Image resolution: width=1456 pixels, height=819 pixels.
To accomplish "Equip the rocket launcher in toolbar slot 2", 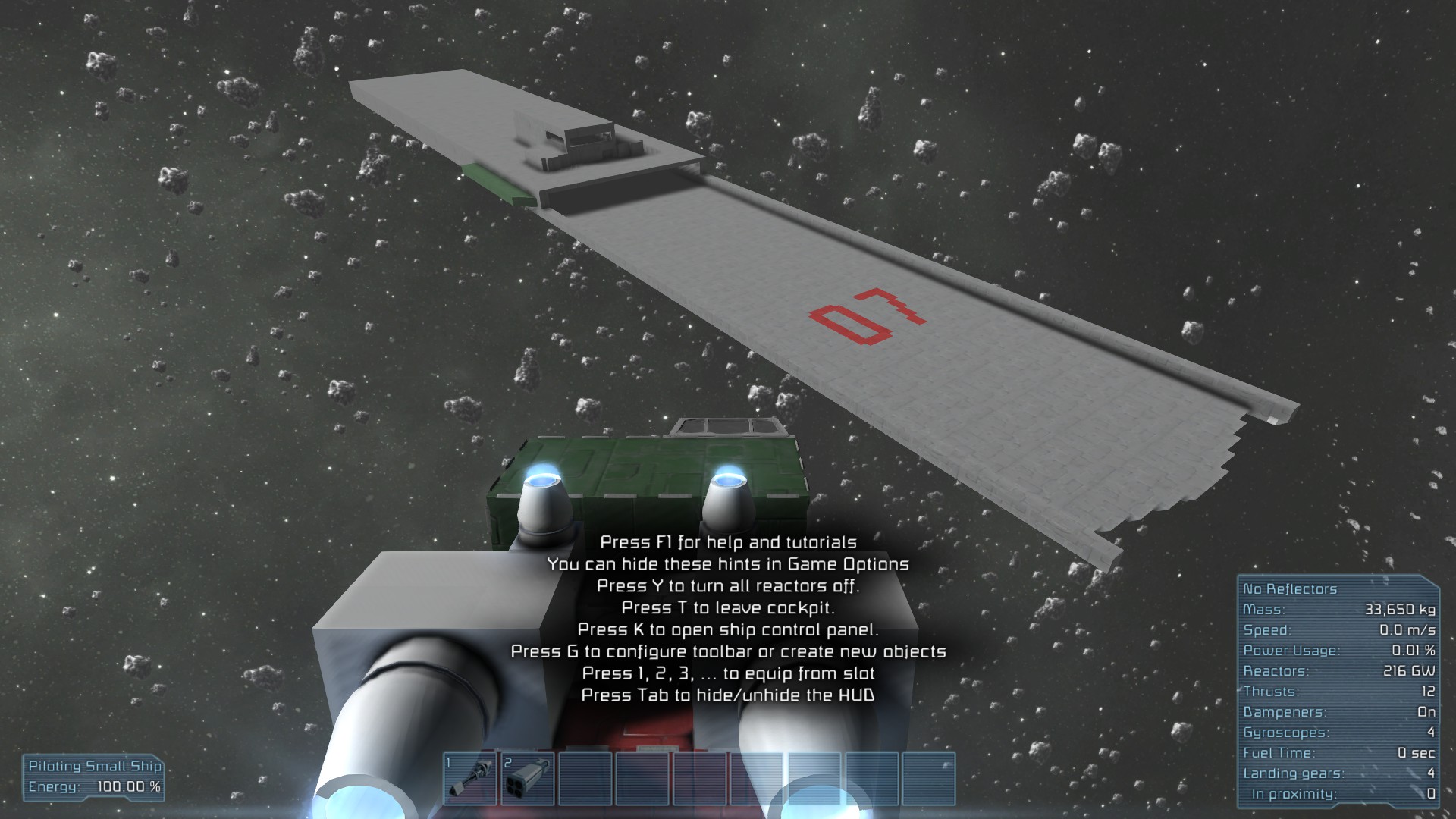I will [527, 779].
